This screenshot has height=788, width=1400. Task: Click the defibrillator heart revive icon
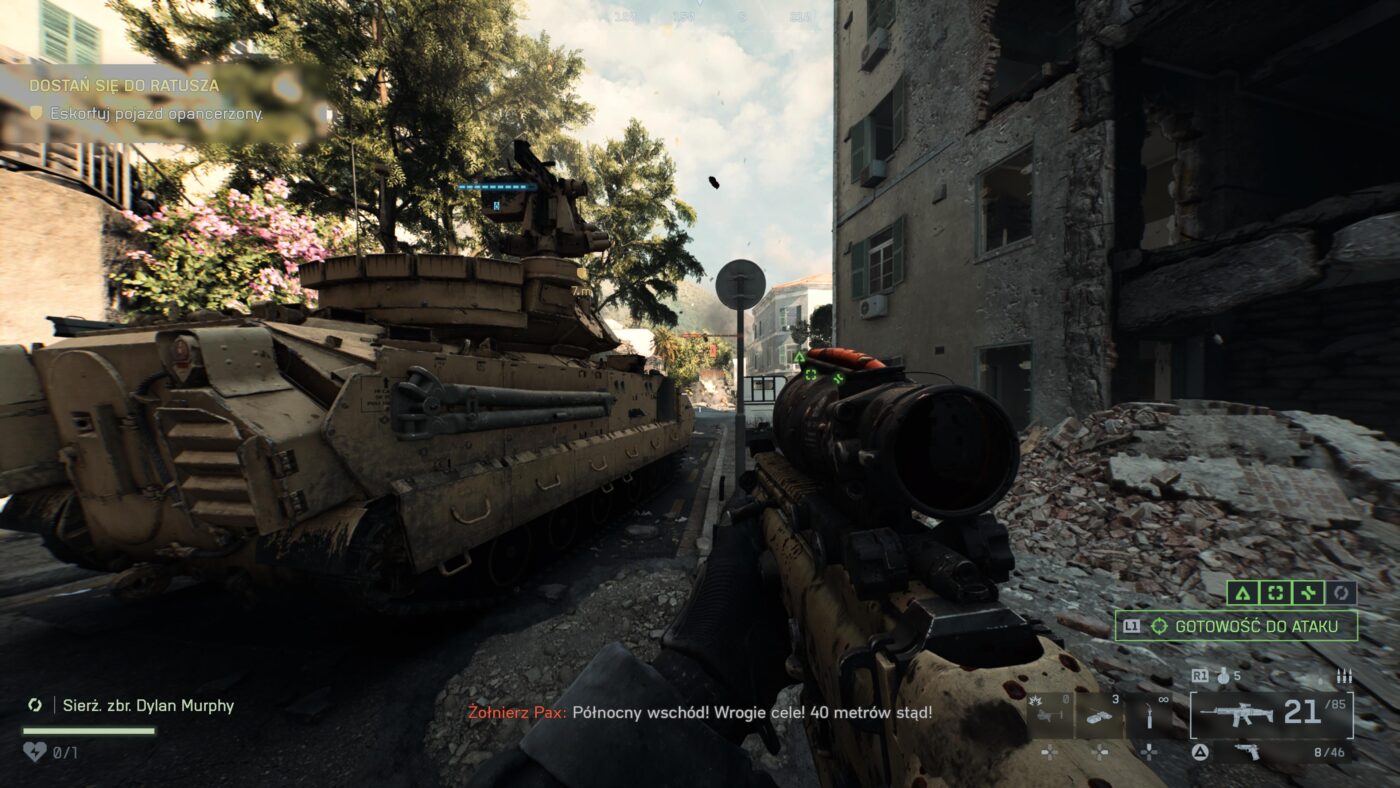34,750
